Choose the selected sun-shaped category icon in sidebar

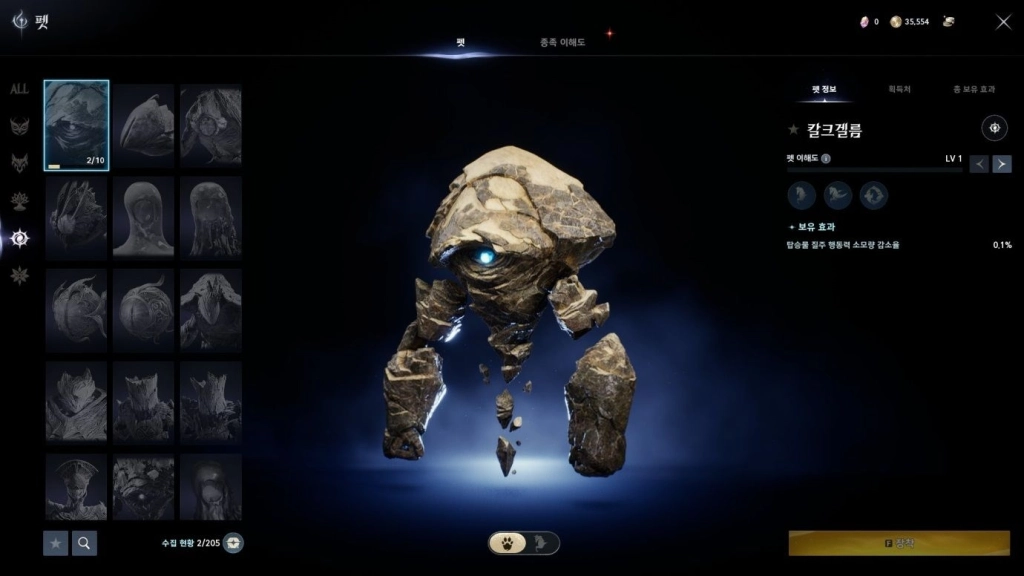pos(19,238)
